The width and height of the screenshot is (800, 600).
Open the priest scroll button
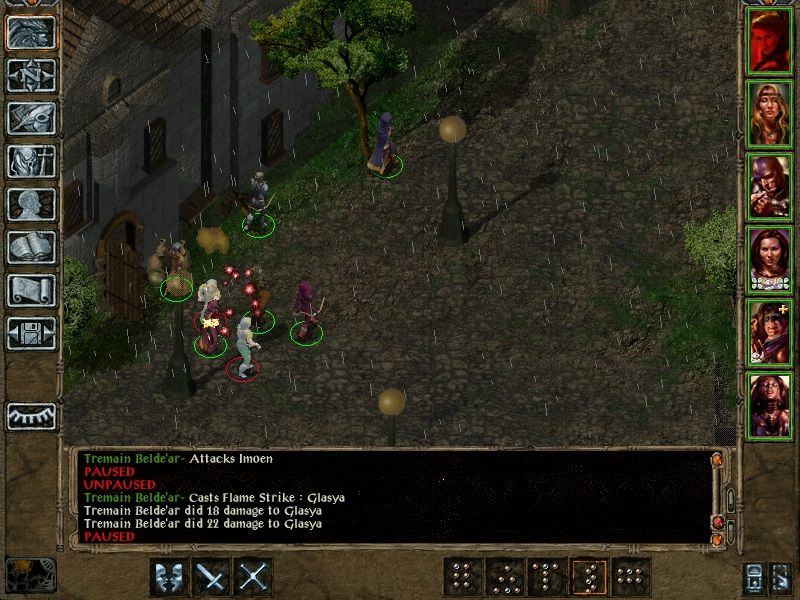coord(32,290)
